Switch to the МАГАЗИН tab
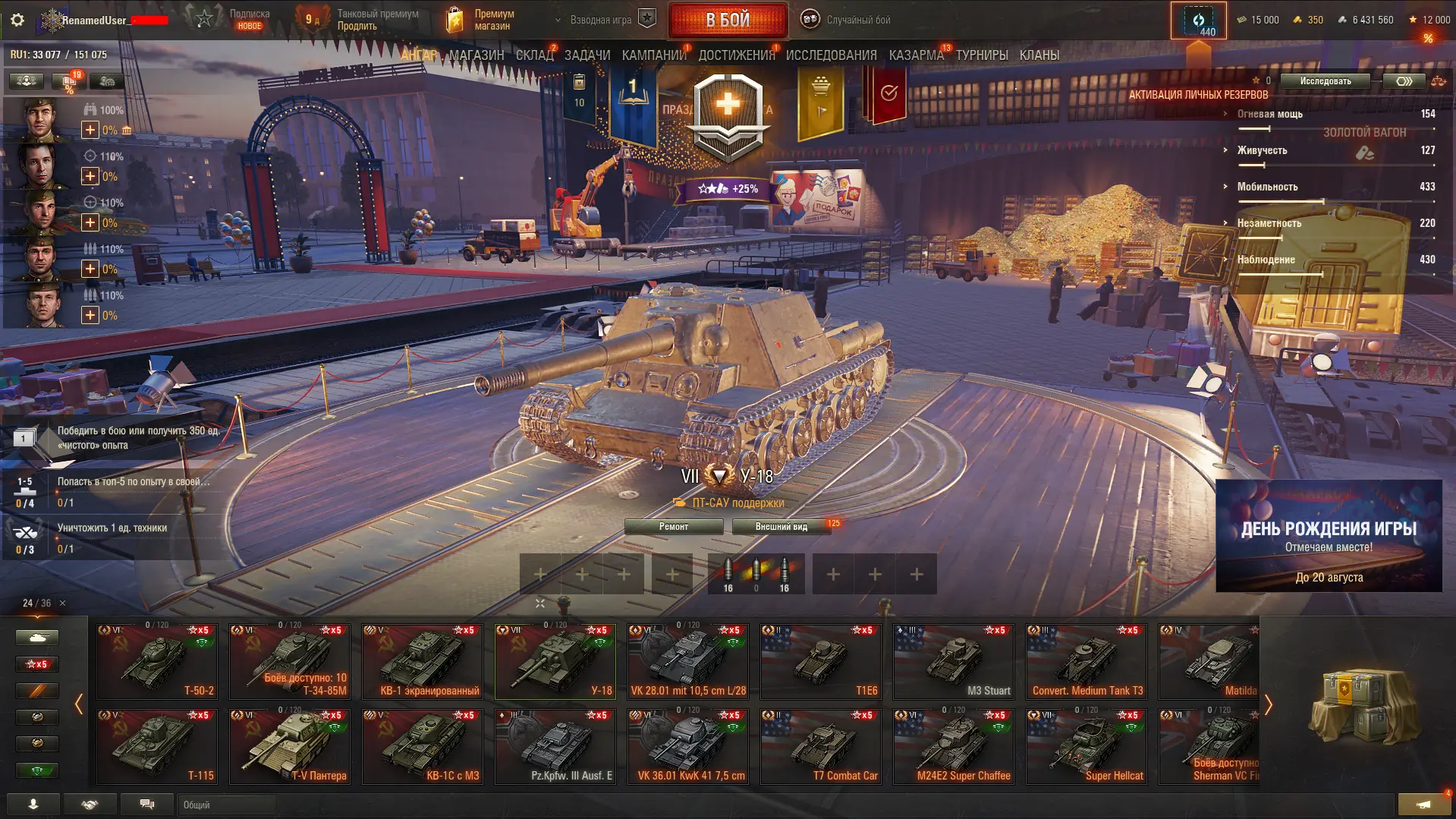 [476, 55]
